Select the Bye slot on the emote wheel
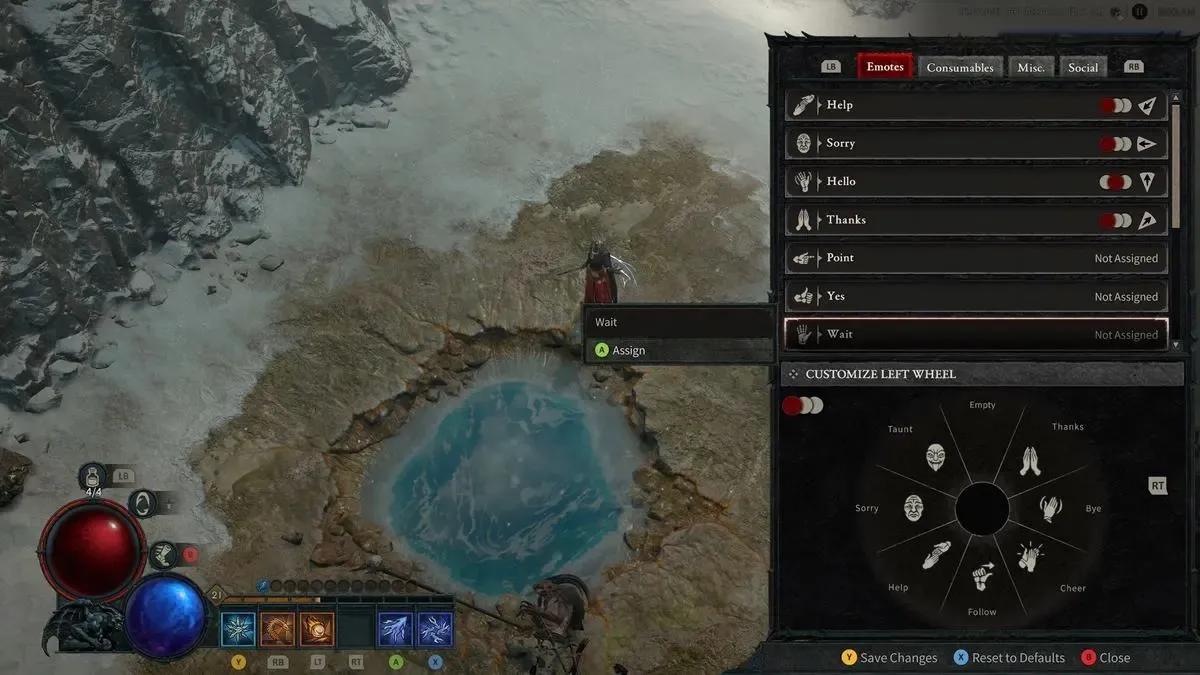Image resolution: width=1200 pixels, height=675 pixels. (1050, 509)
